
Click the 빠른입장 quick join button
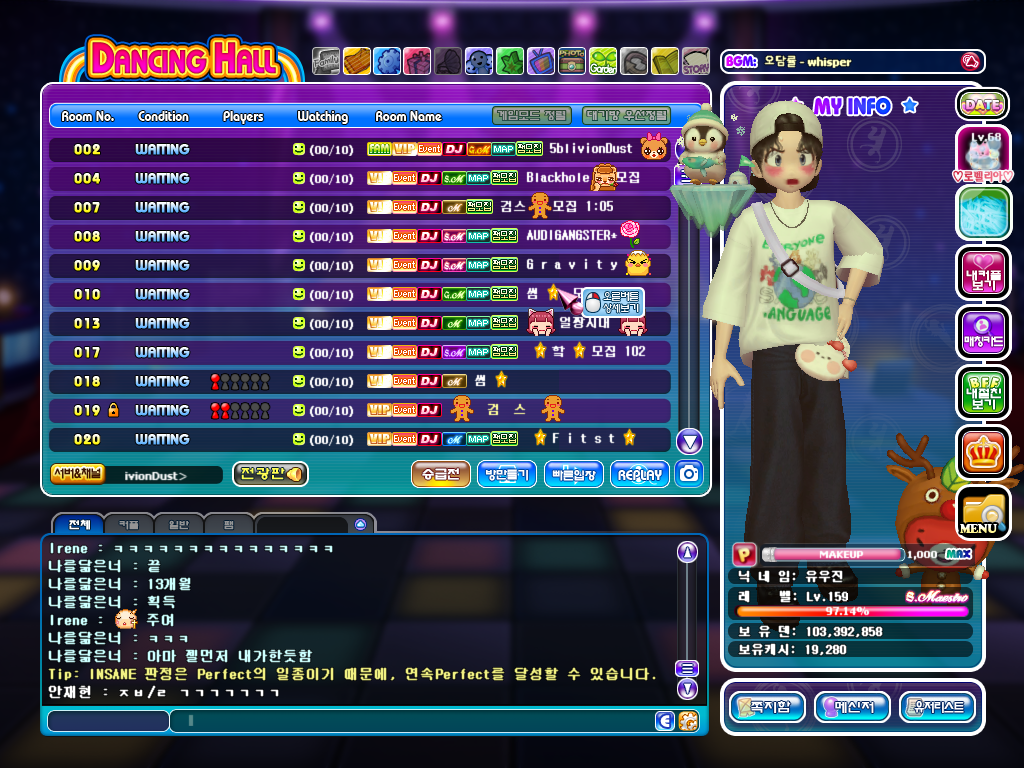coord(574,474)
